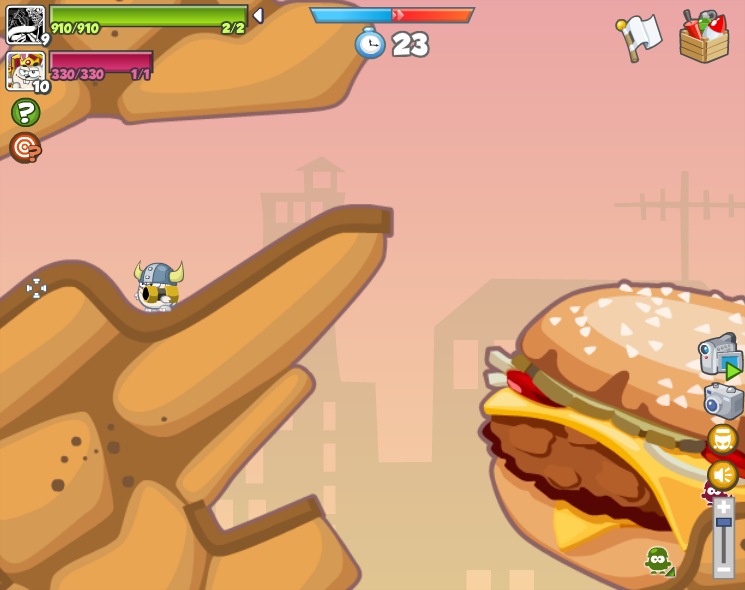Click the blue zoom slider handle

tap(723, 523)
